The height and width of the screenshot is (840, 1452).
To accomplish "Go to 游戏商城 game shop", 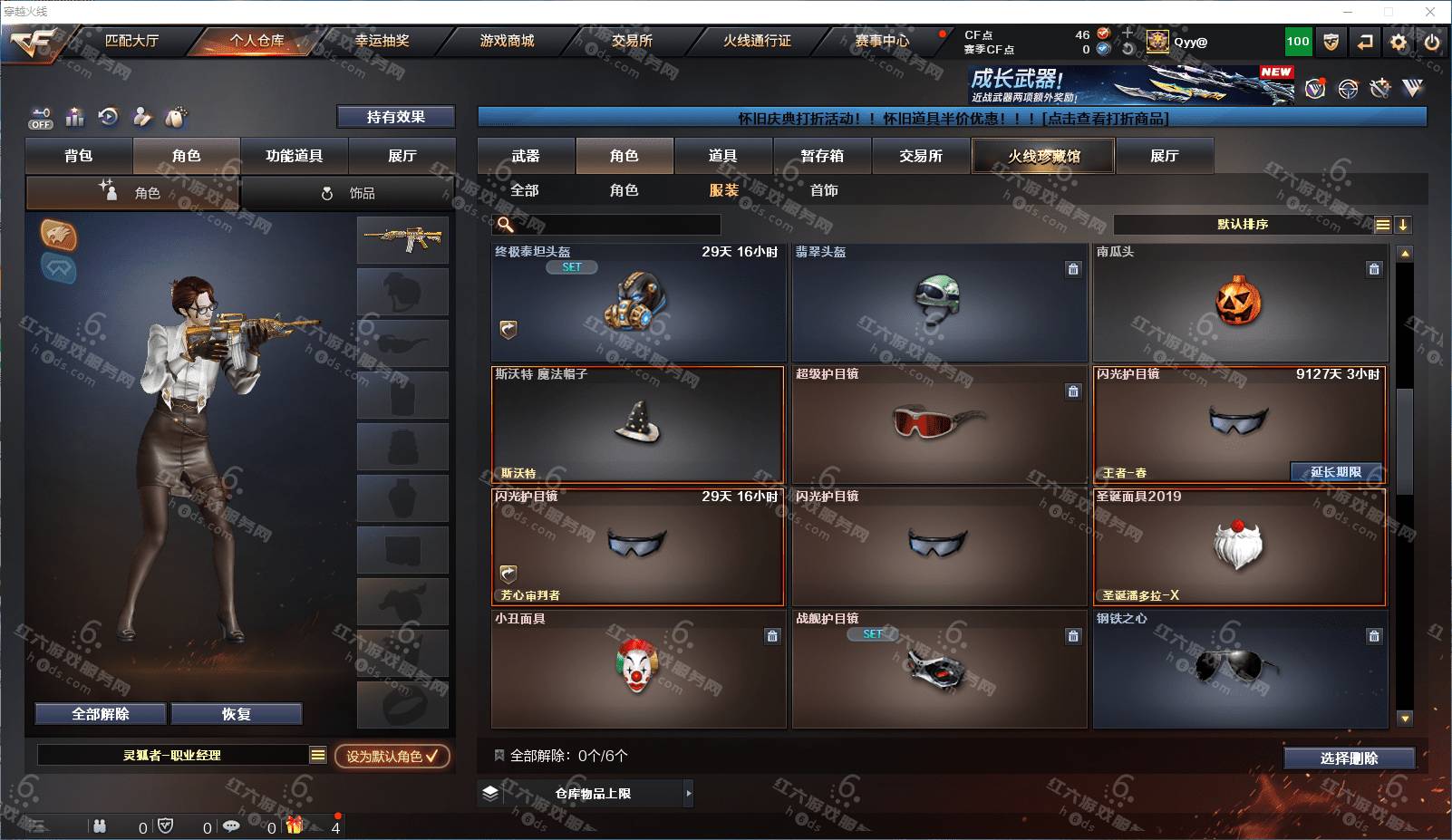I will [x=507, y=41].
